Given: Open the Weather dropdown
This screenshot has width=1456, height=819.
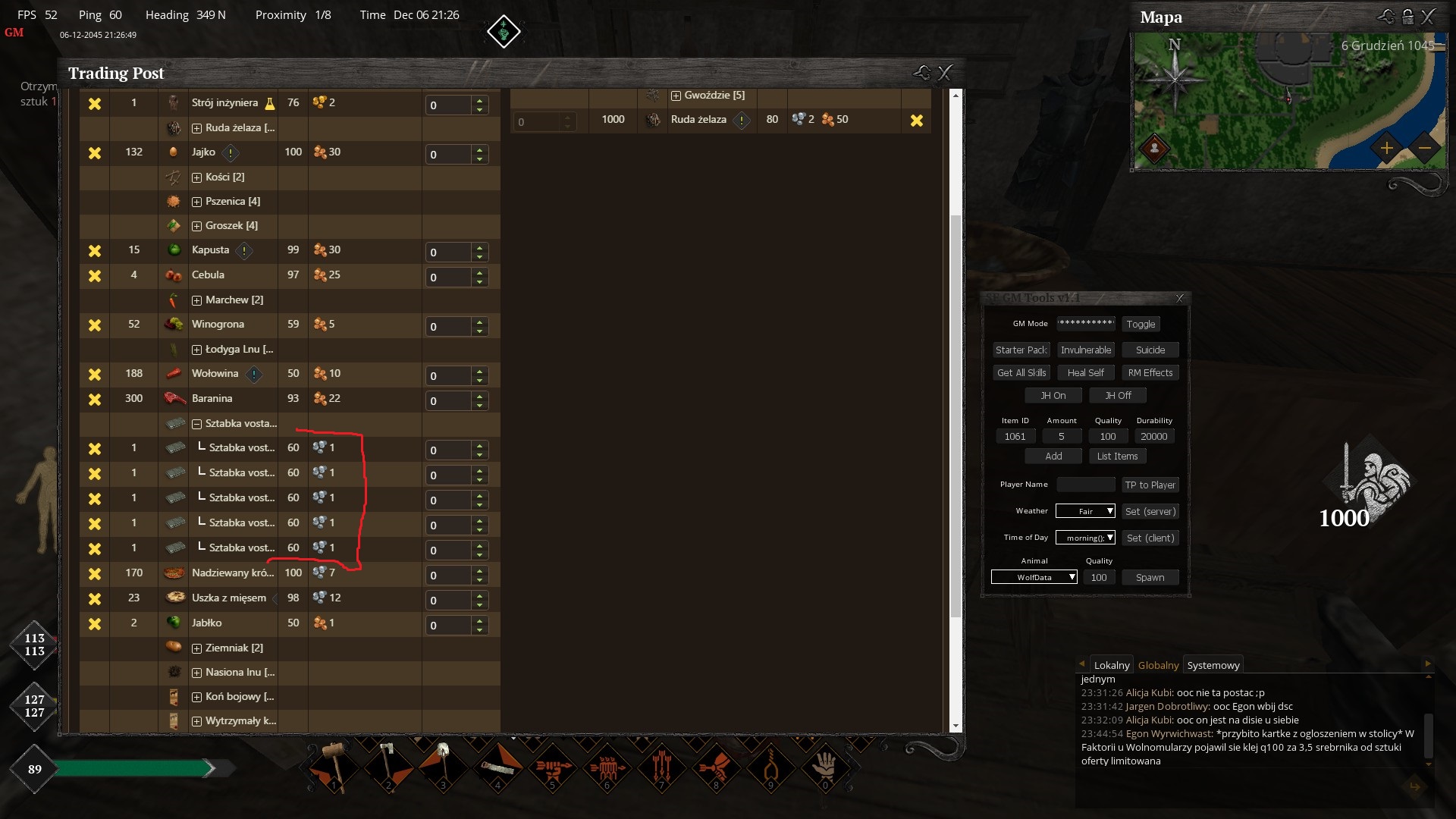Looking at the screenshot, I should [x=1085, y=512].
